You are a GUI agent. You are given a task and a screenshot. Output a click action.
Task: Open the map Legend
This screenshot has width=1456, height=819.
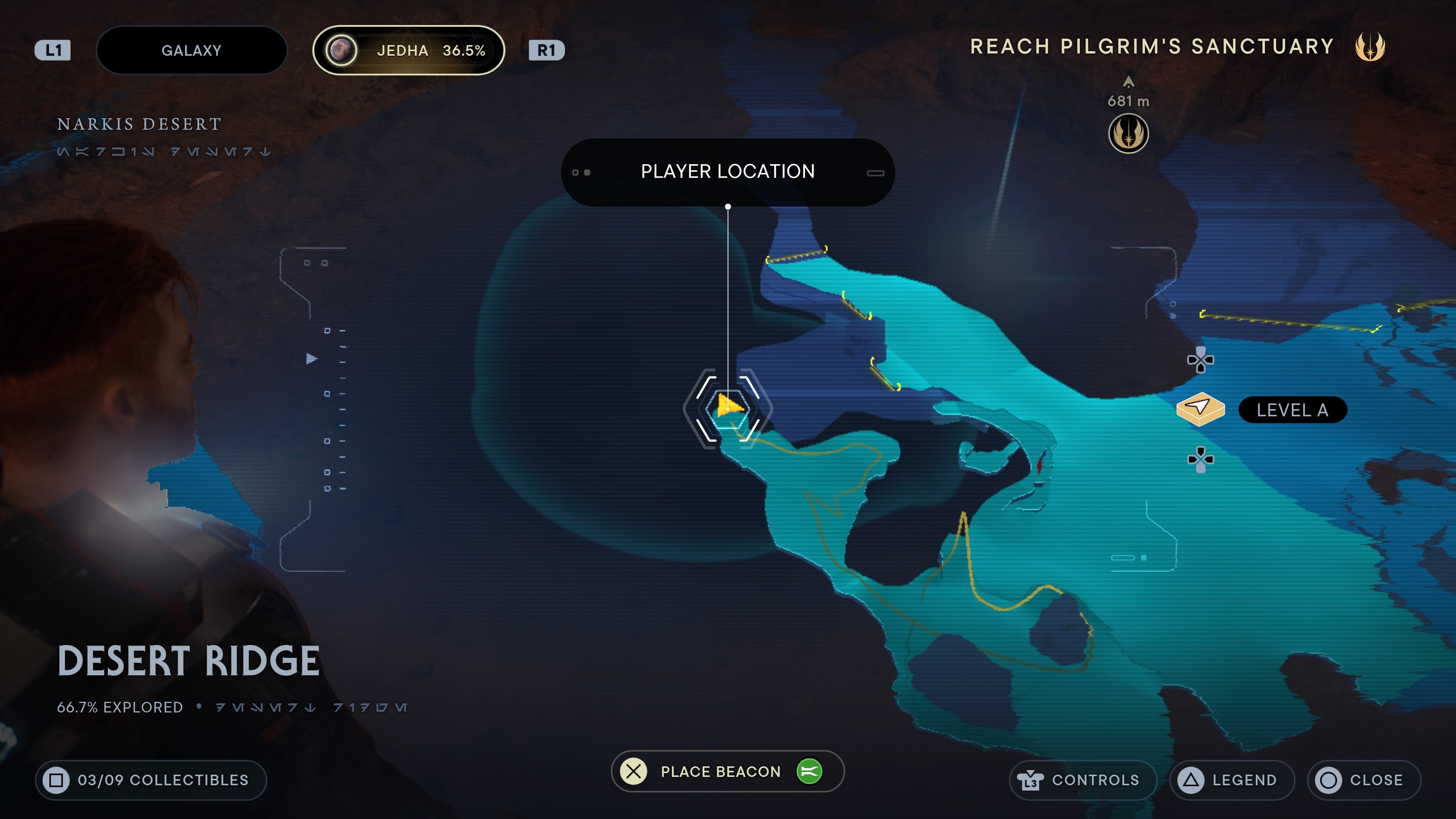coord(1232,780)
